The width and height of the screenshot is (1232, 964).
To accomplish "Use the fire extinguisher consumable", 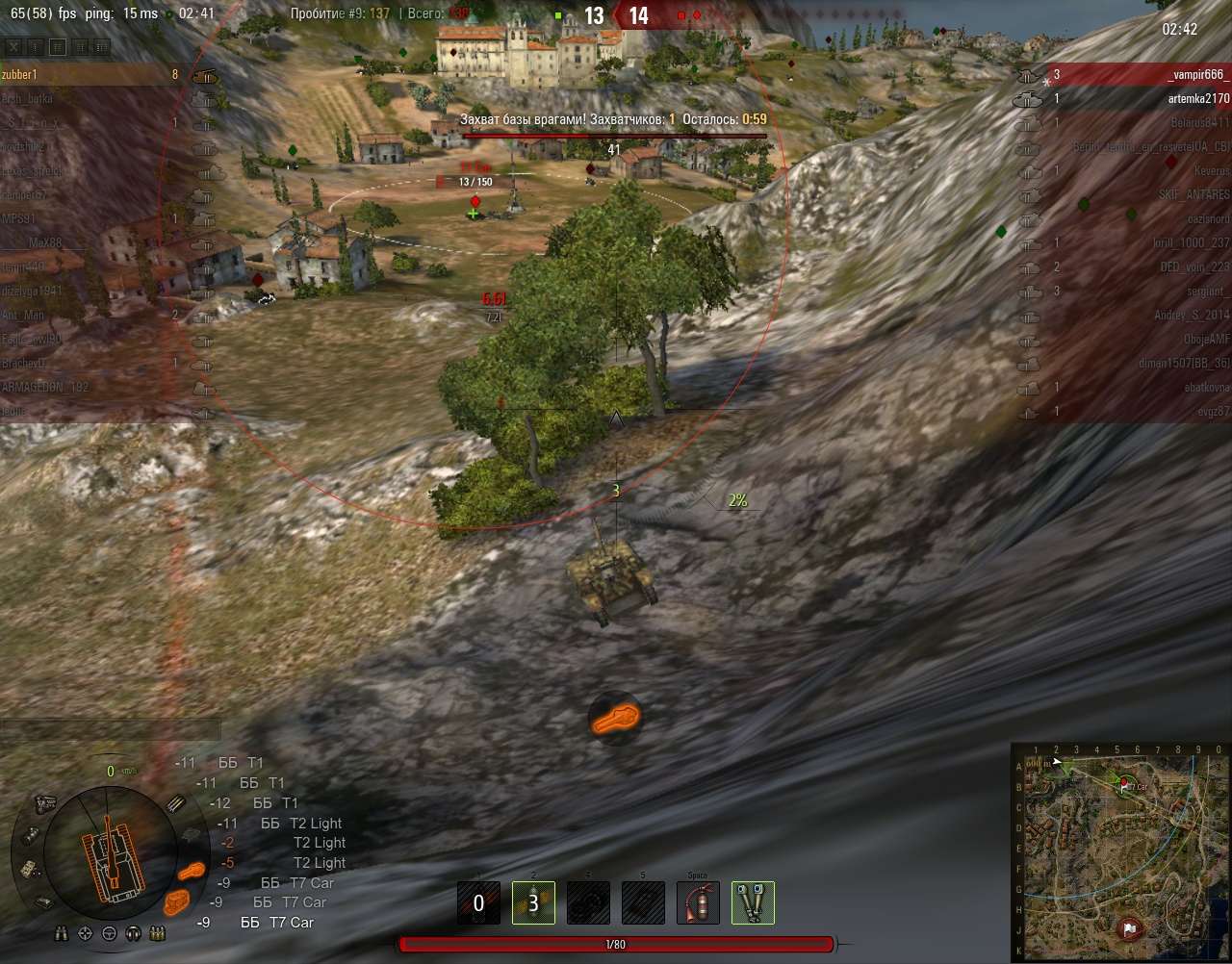I will point(698,903).
